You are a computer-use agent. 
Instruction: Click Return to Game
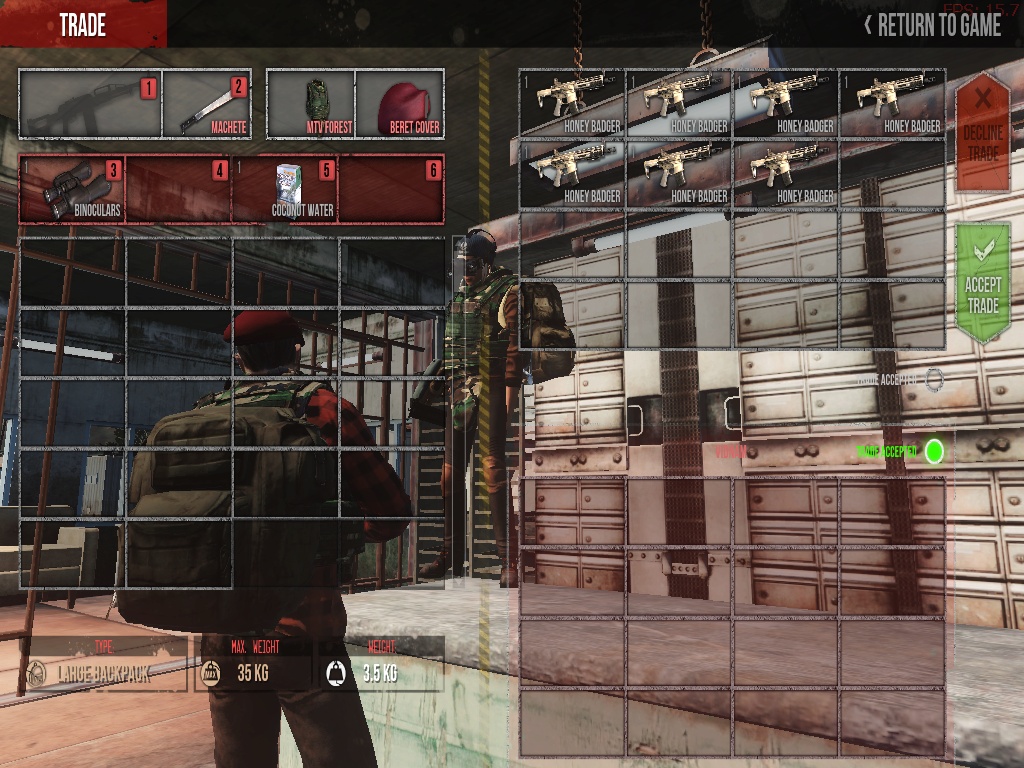932,25
